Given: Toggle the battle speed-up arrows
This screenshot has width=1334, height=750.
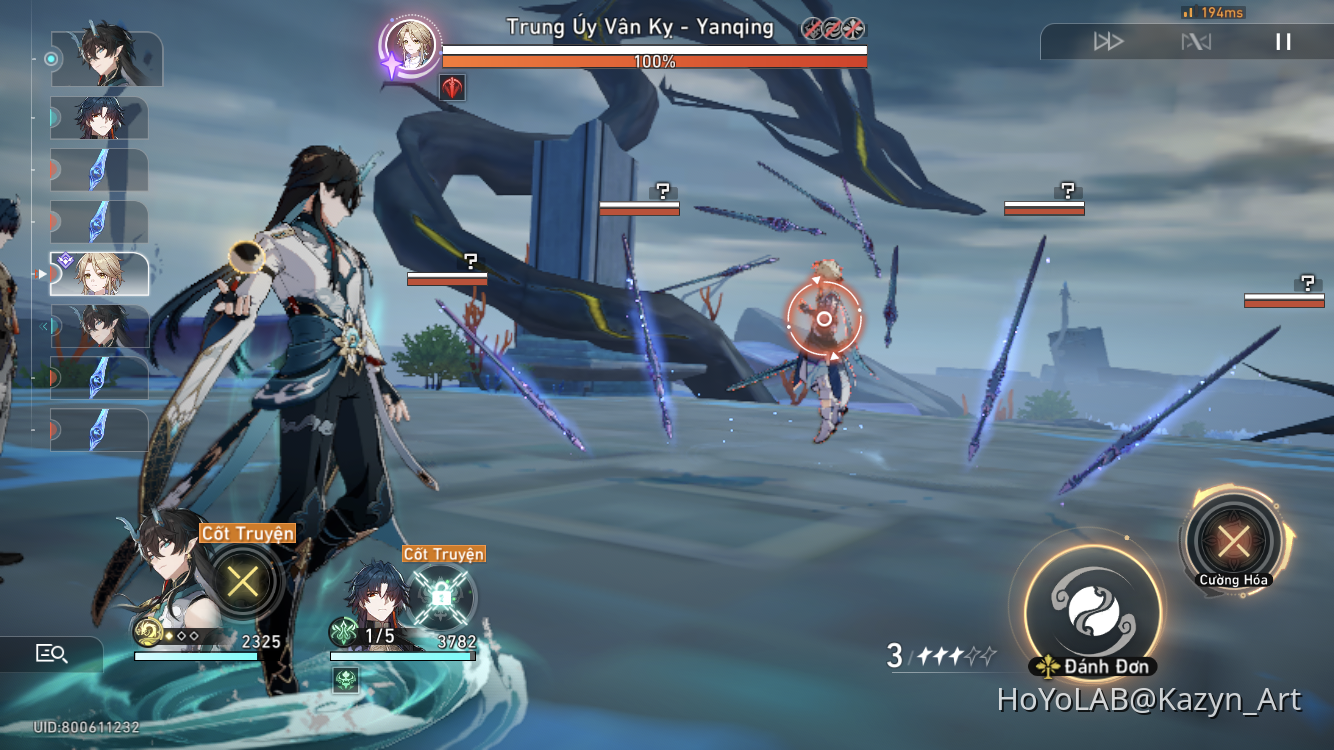Looking at the screenshot, I should coord(1108,42).
